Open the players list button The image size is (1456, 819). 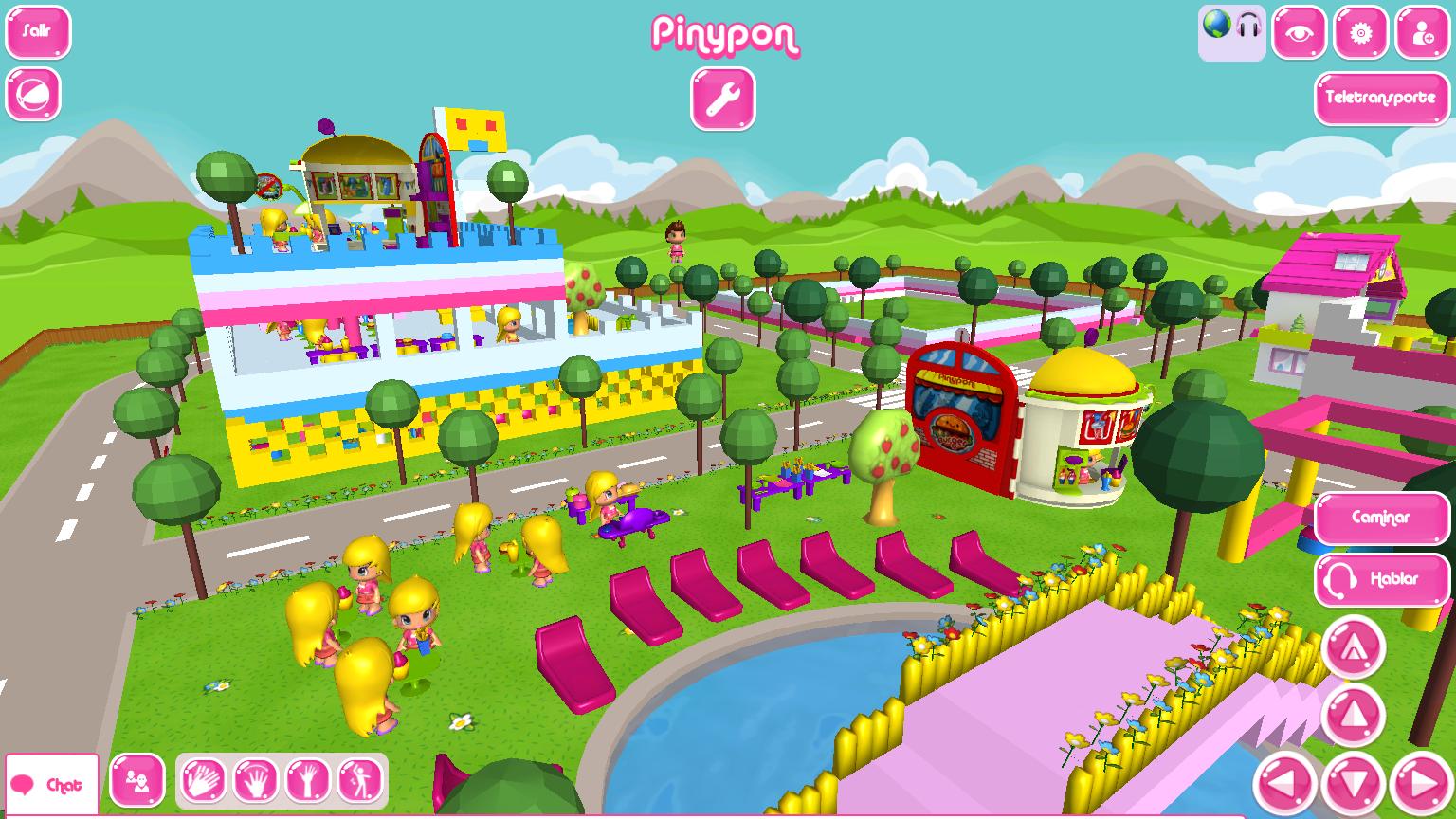pyautogui.click(x=137, y=782)
